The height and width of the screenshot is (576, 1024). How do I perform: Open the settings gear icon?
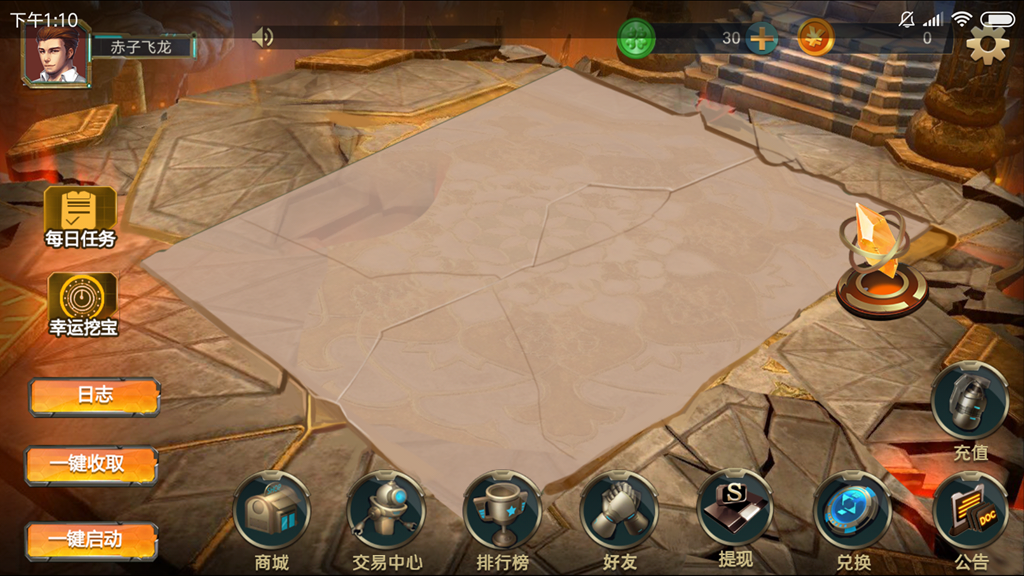(987, 44)
